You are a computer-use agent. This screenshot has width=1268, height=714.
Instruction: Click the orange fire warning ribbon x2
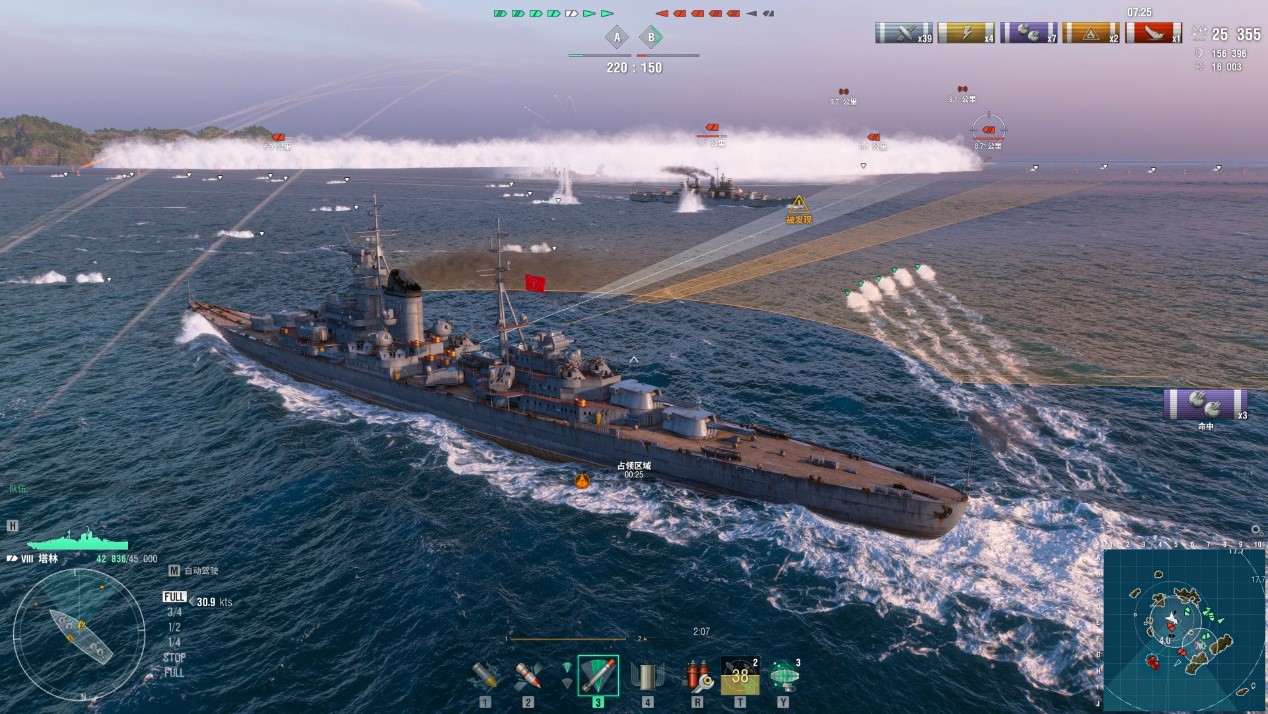tap(1091, 33)
